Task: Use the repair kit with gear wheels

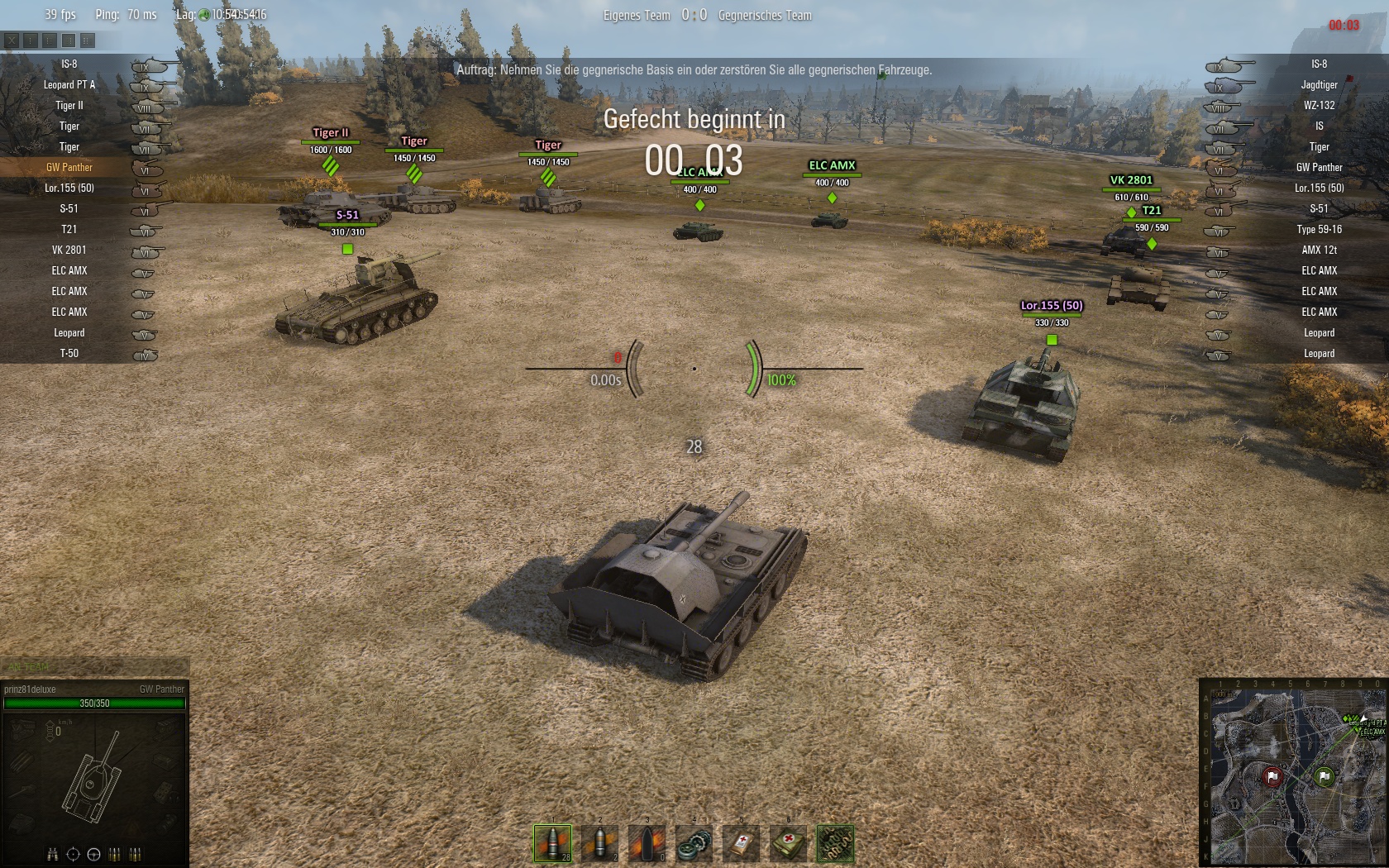Action: coord(694,844)
